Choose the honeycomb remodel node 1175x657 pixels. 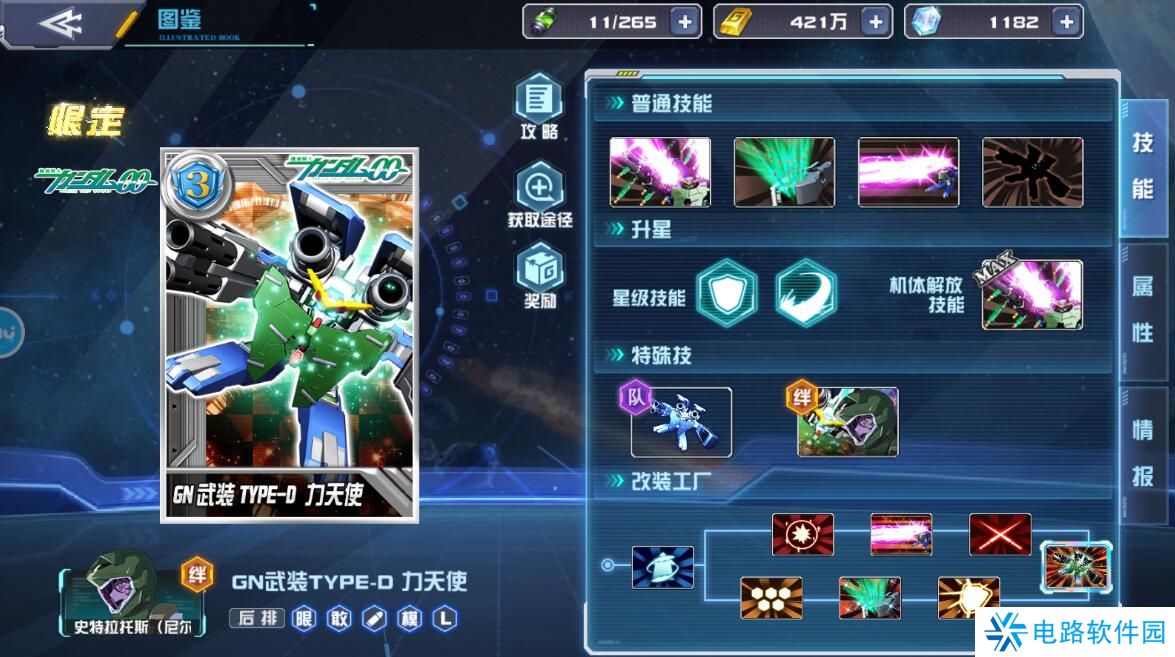tap(771, 597)
